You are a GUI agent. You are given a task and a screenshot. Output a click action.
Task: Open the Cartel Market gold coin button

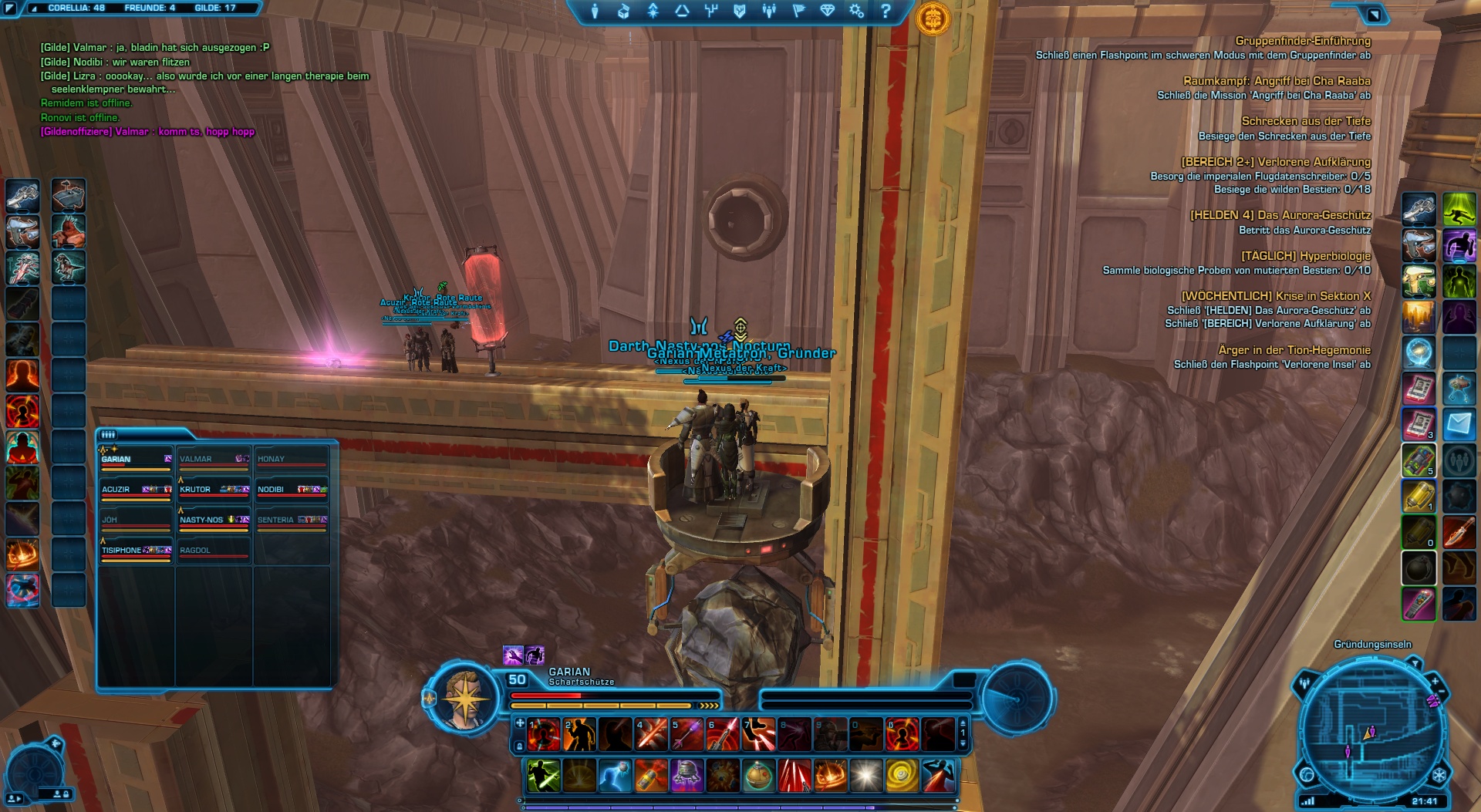(933, 17)
